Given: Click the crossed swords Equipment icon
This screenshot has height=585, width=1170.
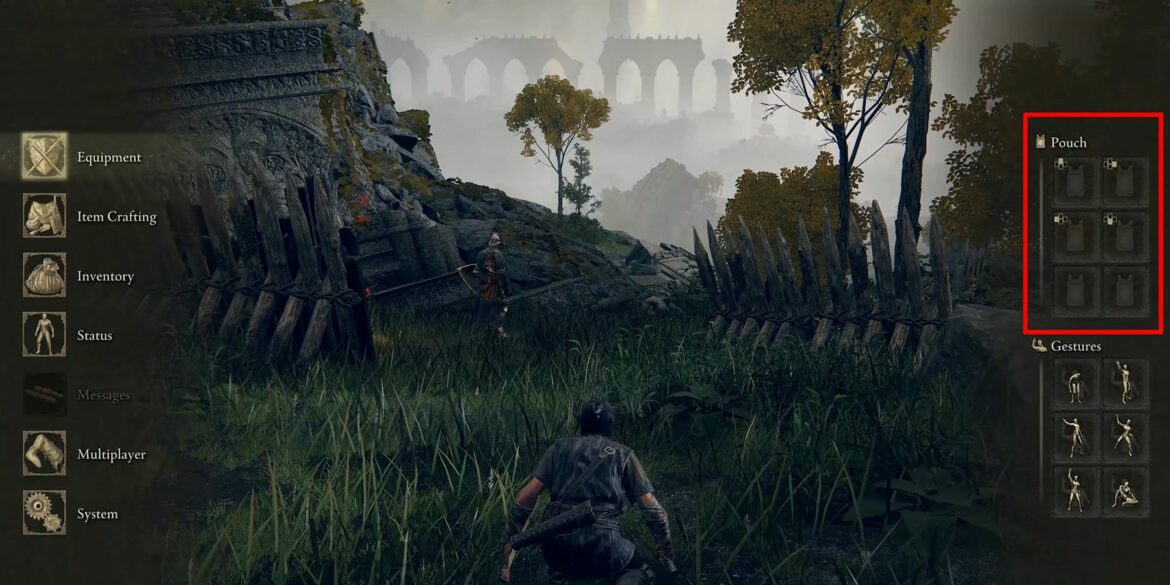Looking at the screenshot, I should coord(44,157).
